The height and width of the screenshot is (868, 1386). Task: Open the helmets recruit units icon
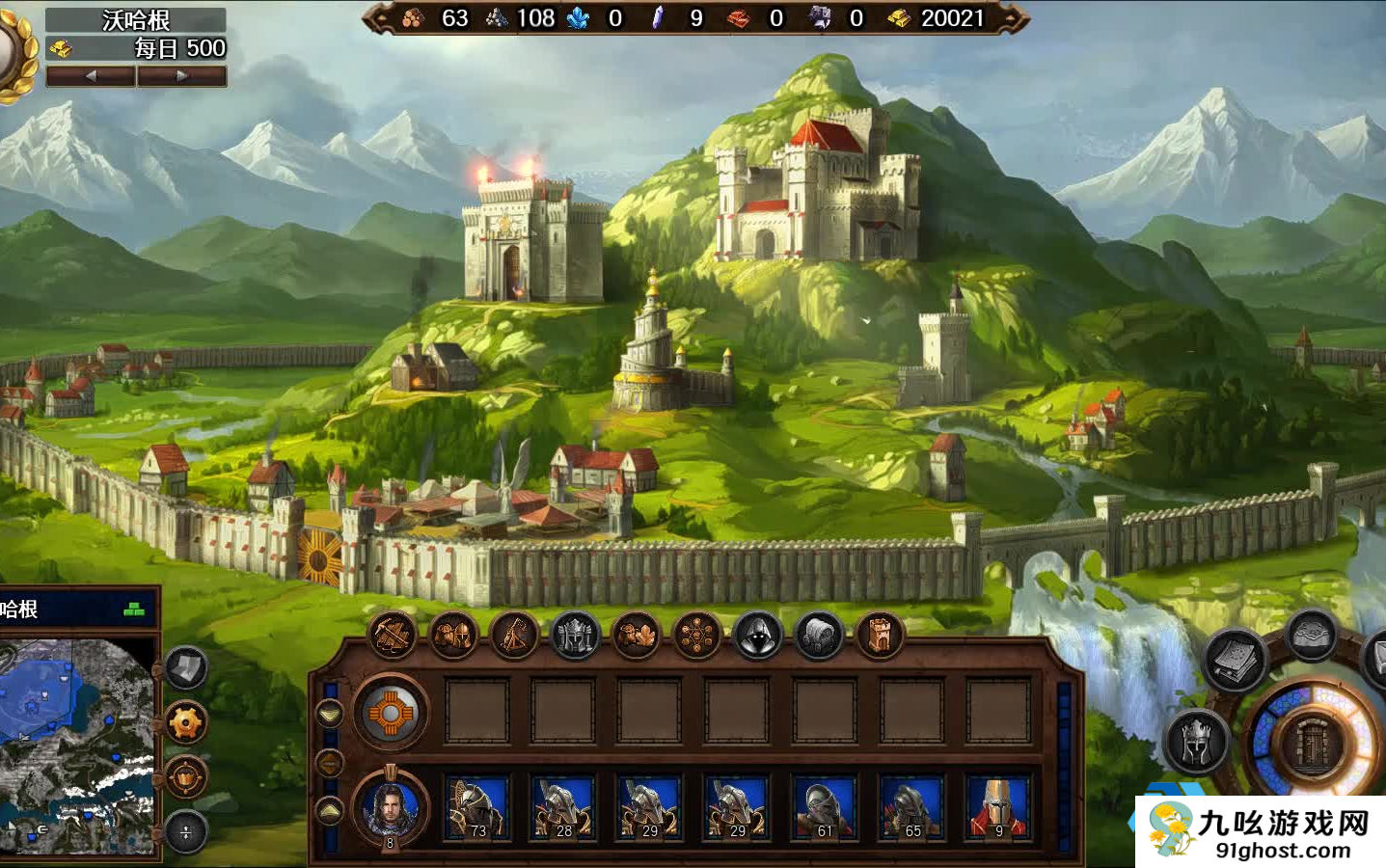click(x=453, y=636)
